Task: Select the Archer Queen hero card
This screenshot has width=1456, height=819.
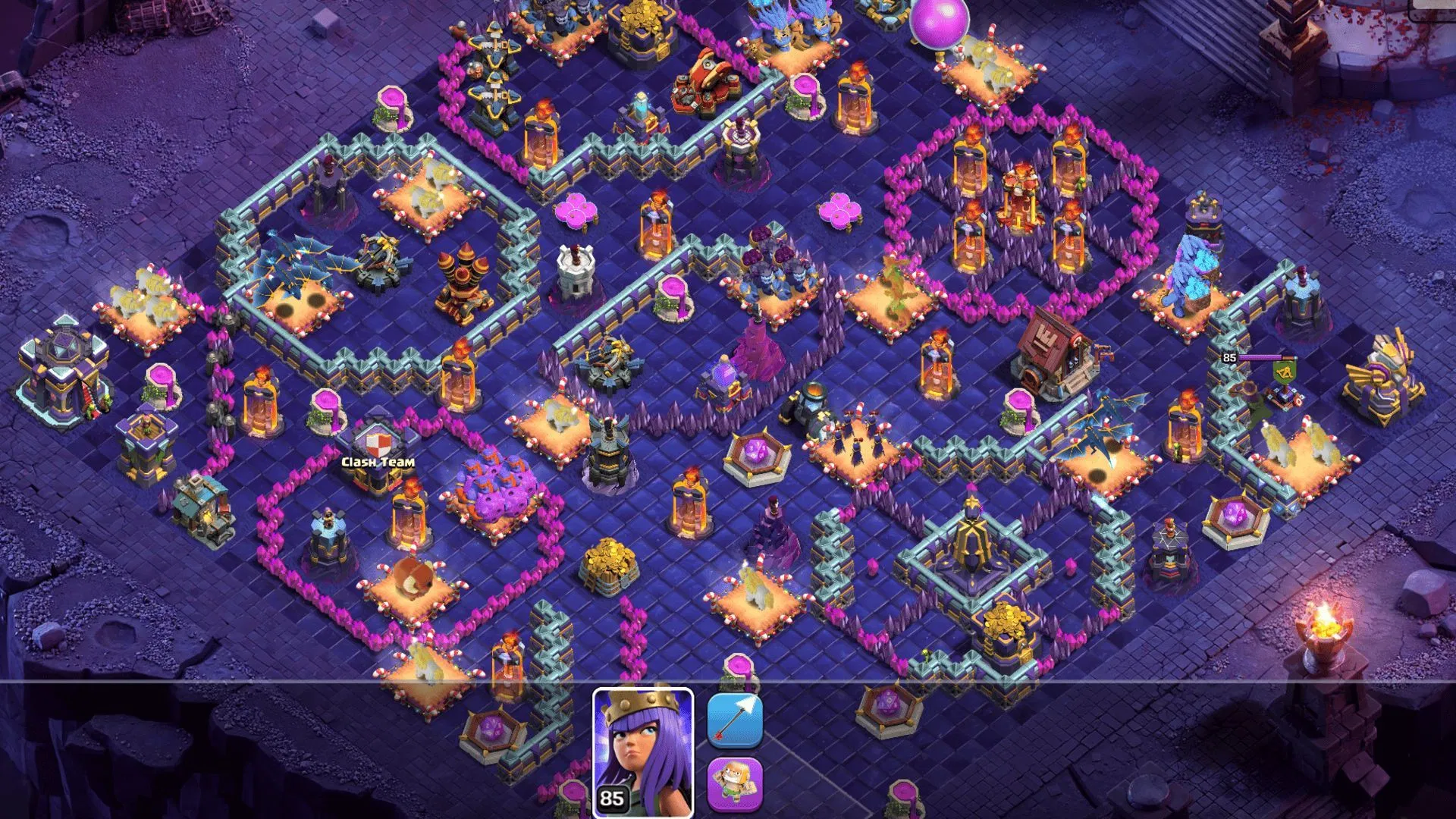Action: point(642,752)
